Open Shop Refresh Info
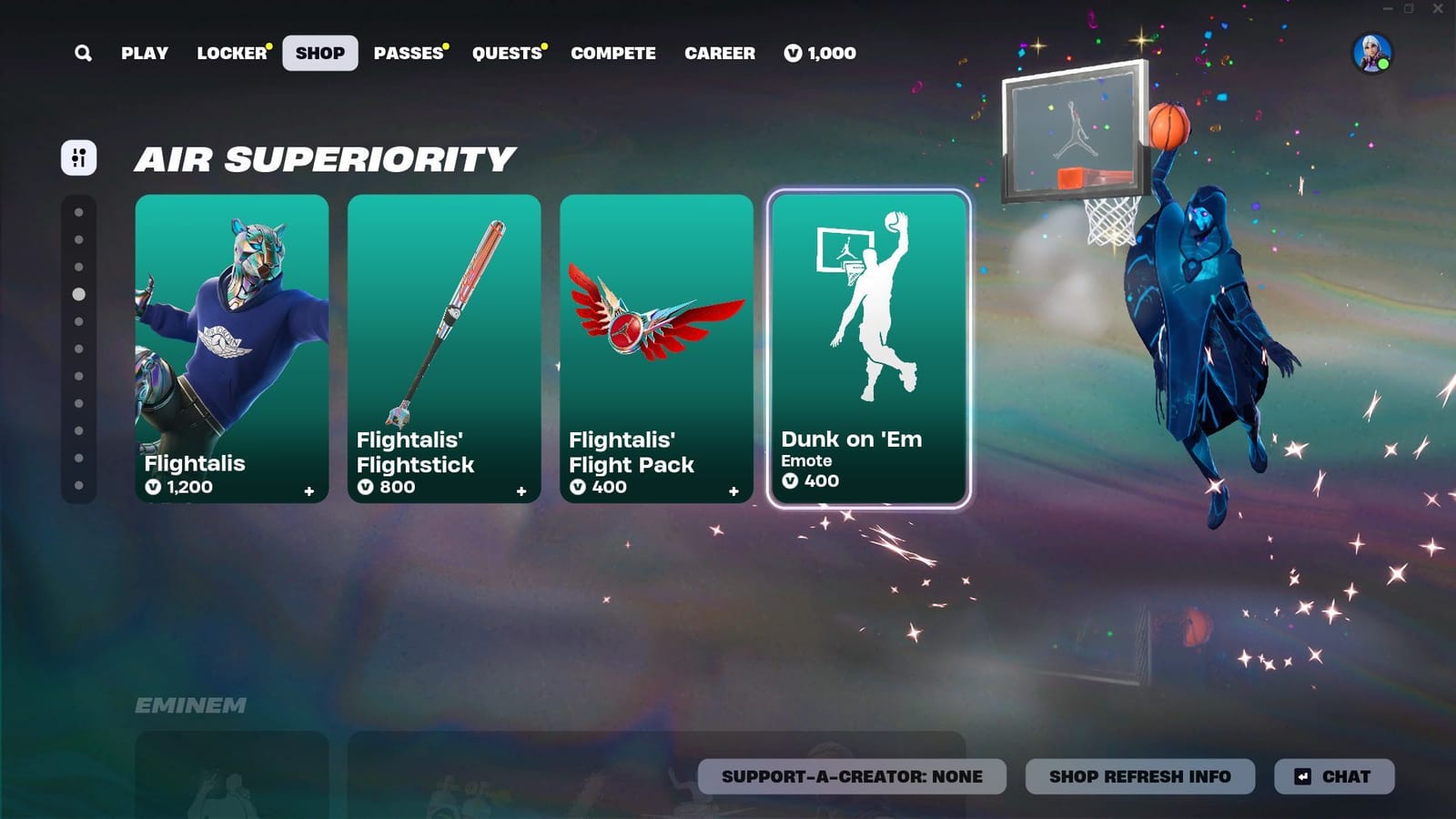The width and height of the screenshot is (1456, 819). (1138, 776)
